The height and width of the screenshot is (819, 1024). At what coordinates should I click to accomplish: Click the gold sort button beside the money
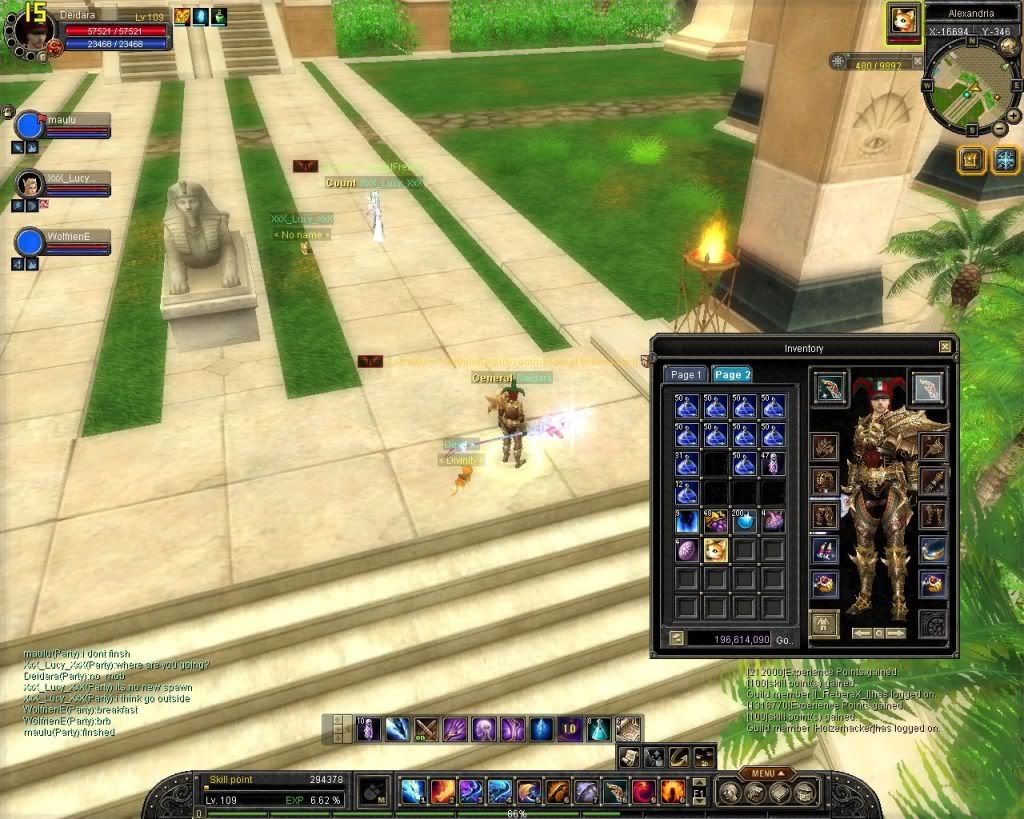click(x=675, y=637)
